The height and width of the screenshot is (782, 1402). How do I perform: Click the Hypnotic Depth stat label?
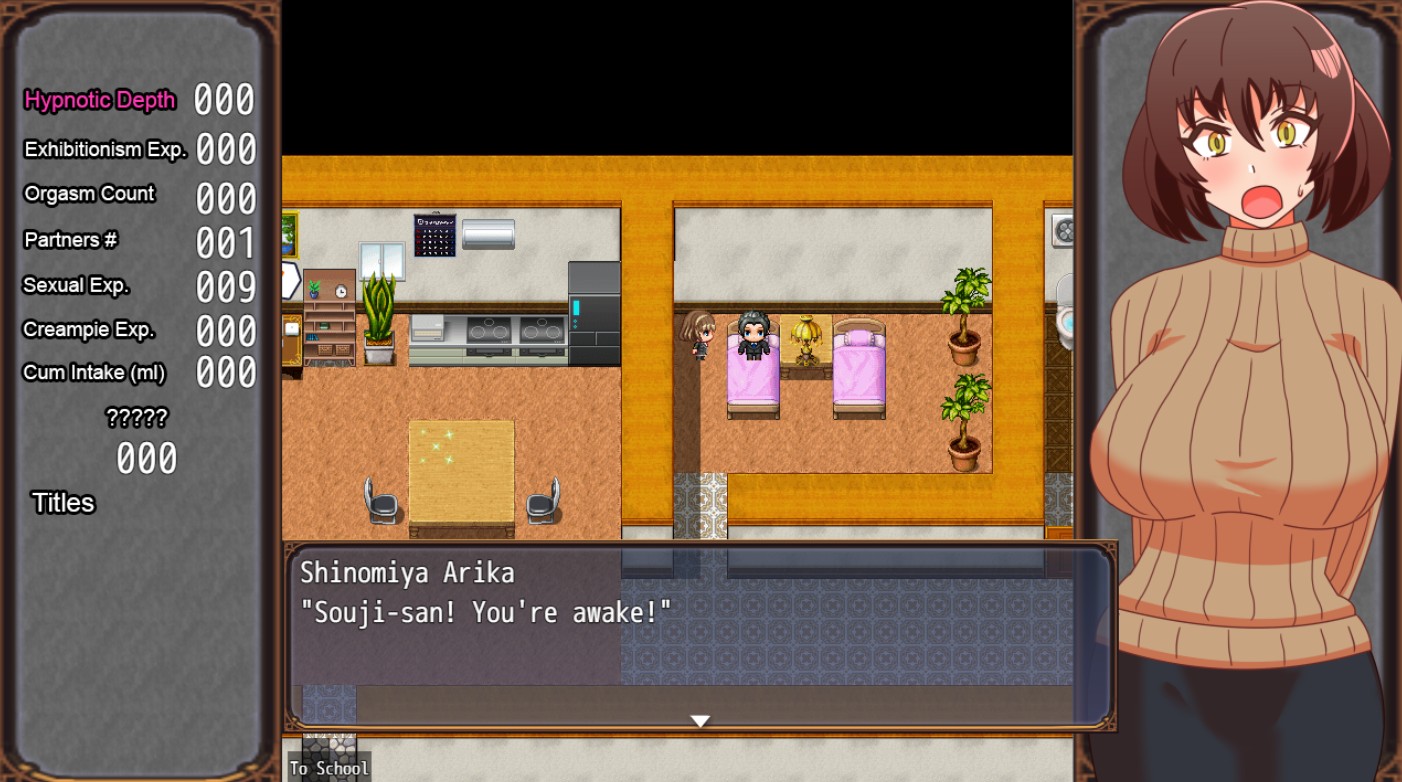coord(99,101)
